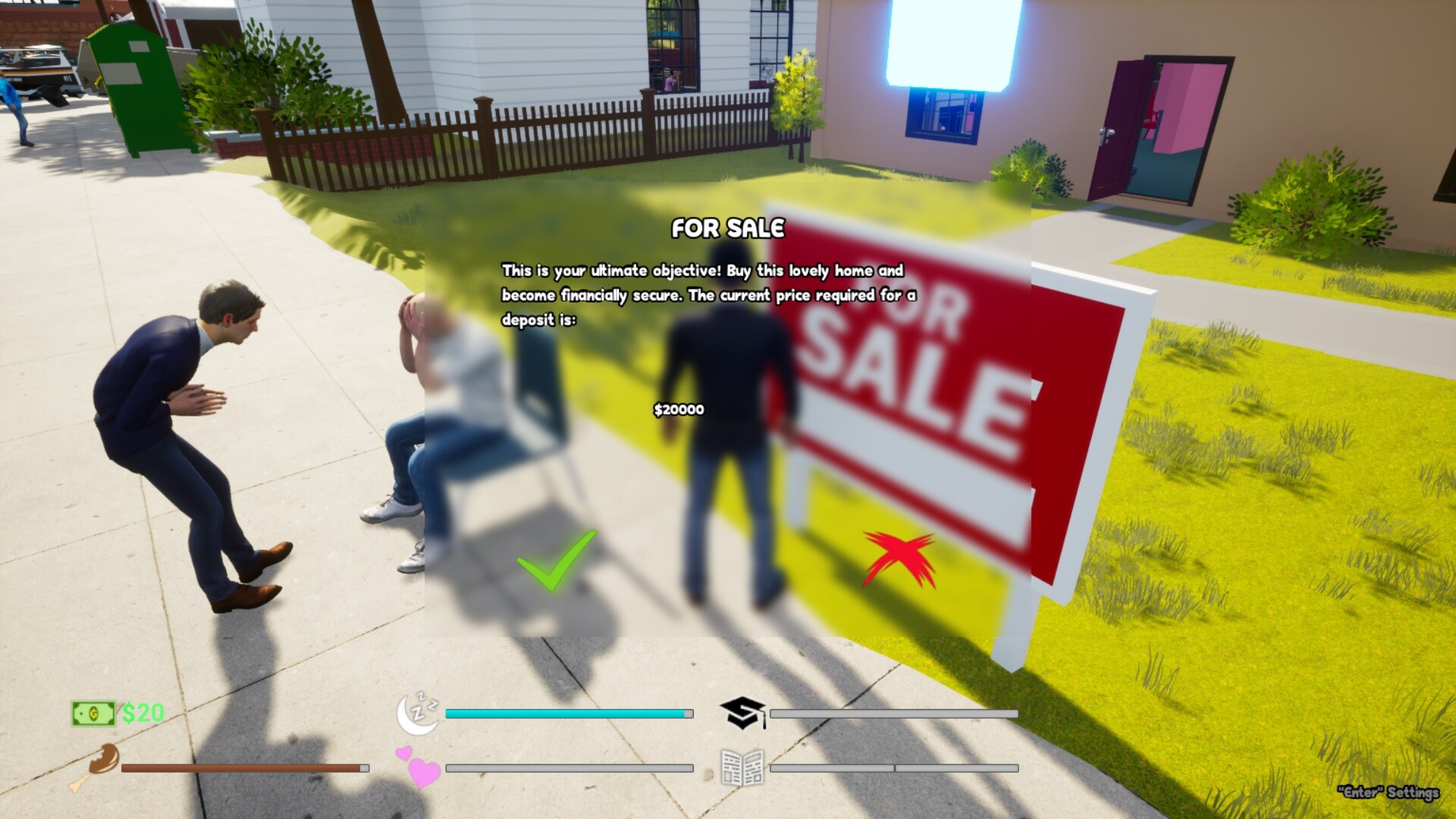Click the empty love meter bar

pos(569,768)
